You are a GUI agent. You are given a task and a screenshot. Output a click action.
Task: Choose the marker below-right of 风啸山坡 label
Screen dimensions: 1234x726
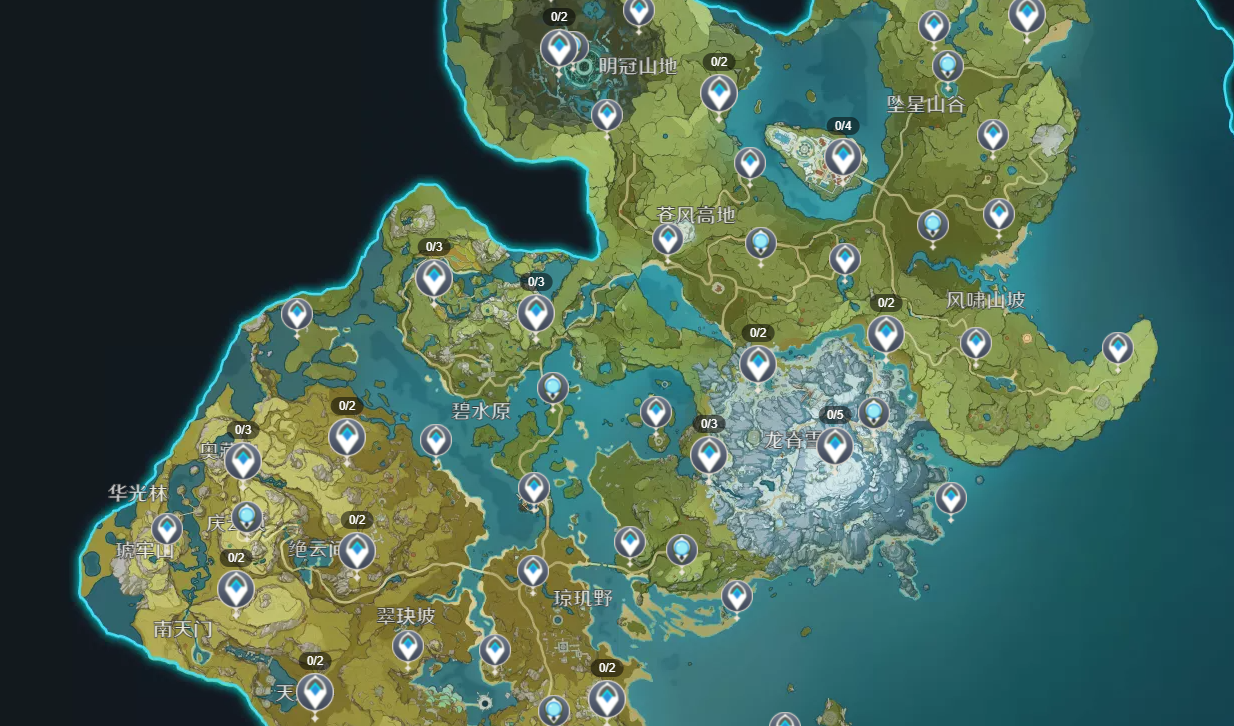tap(976, 343)
